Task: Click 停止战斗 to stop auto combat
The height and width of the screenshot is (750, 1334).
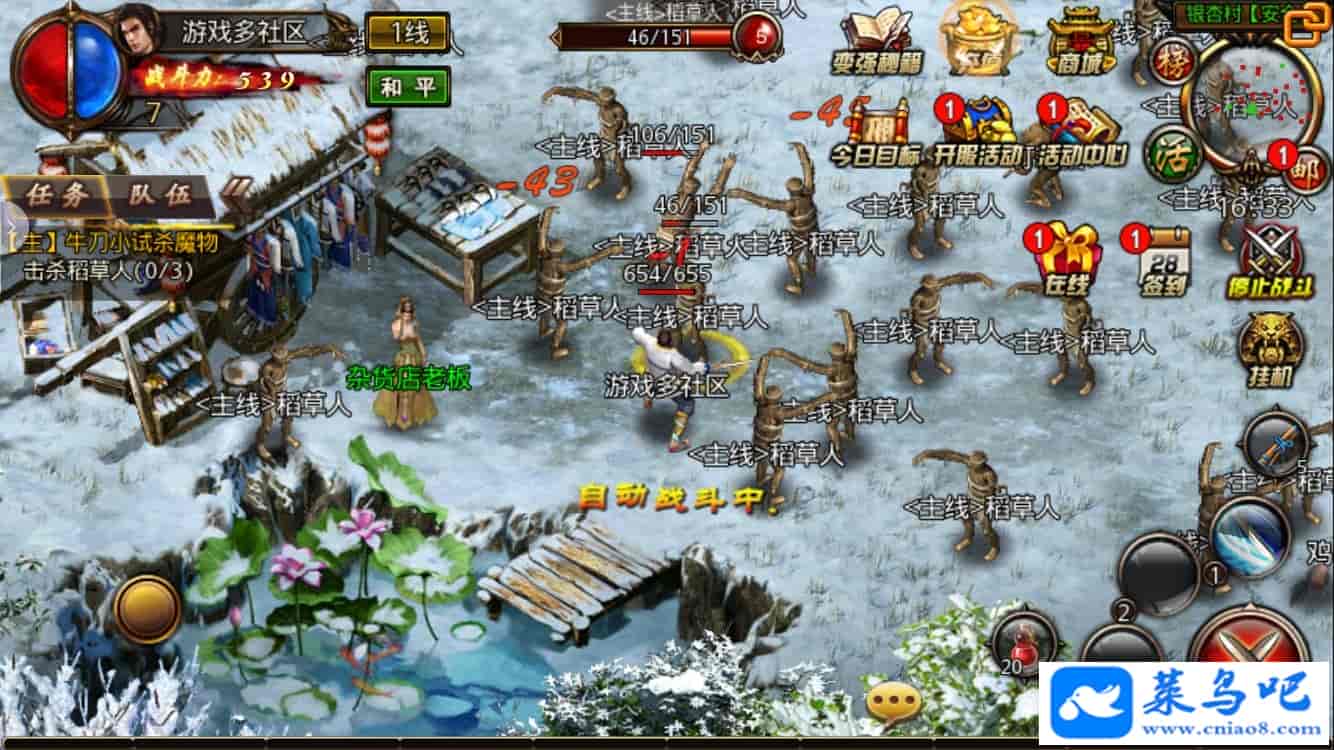Action: (x=1269, y=263)
